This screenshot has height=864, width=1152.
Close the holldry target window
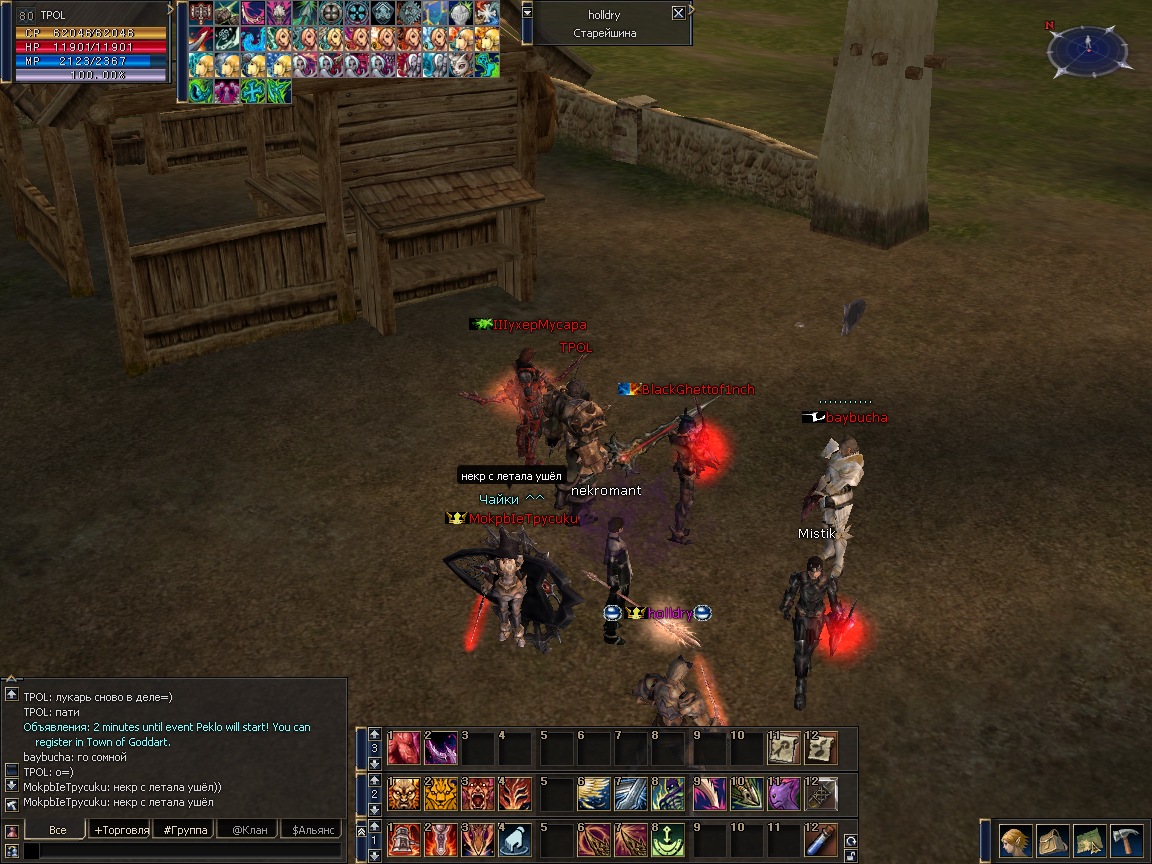point(678,13)
